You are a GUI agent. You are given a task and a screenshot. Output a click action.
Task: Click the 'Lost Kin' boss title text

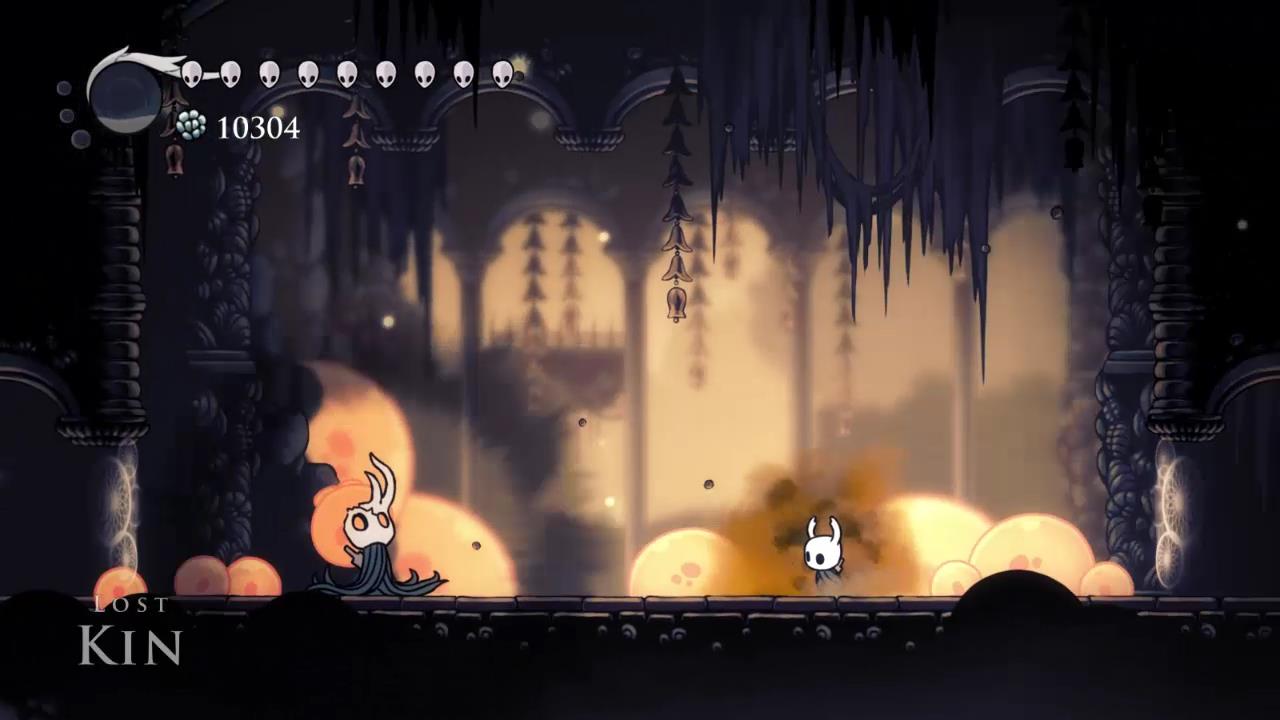pyautogui.click(x=130, y=625)
